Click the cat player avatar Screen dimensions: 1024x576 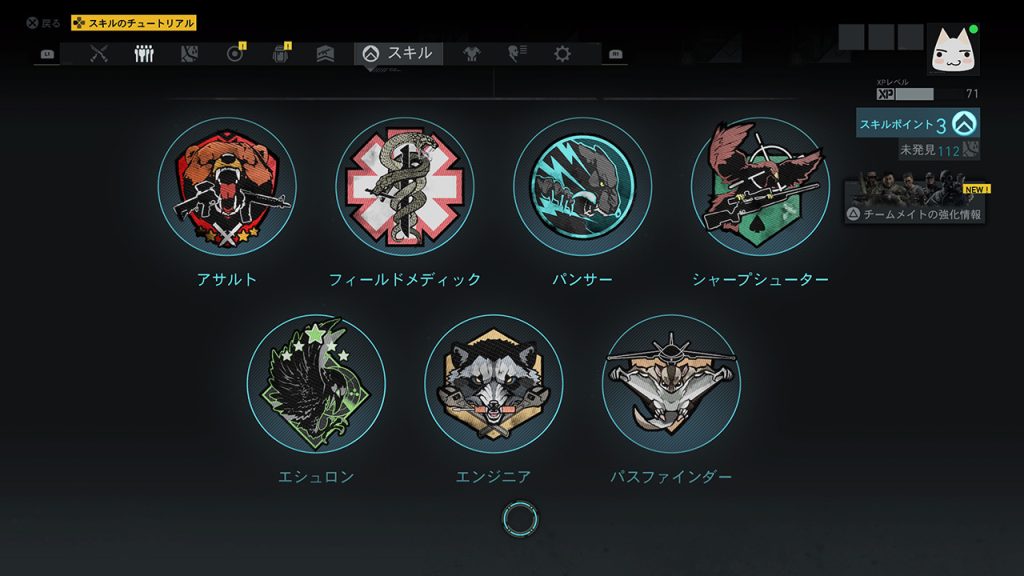click(953, 49)
